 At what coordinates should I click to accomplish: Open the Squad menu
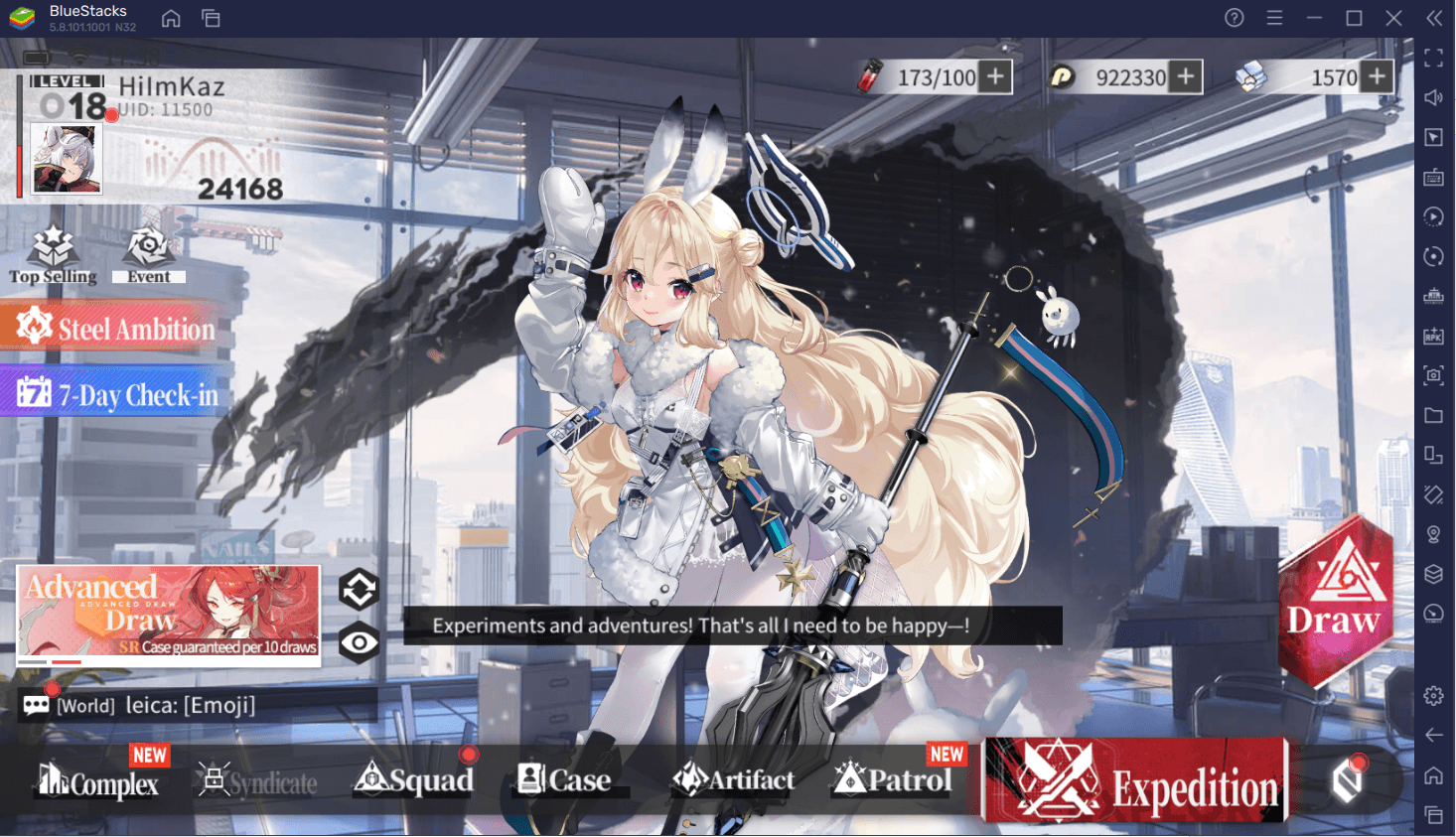click(414, 780)
